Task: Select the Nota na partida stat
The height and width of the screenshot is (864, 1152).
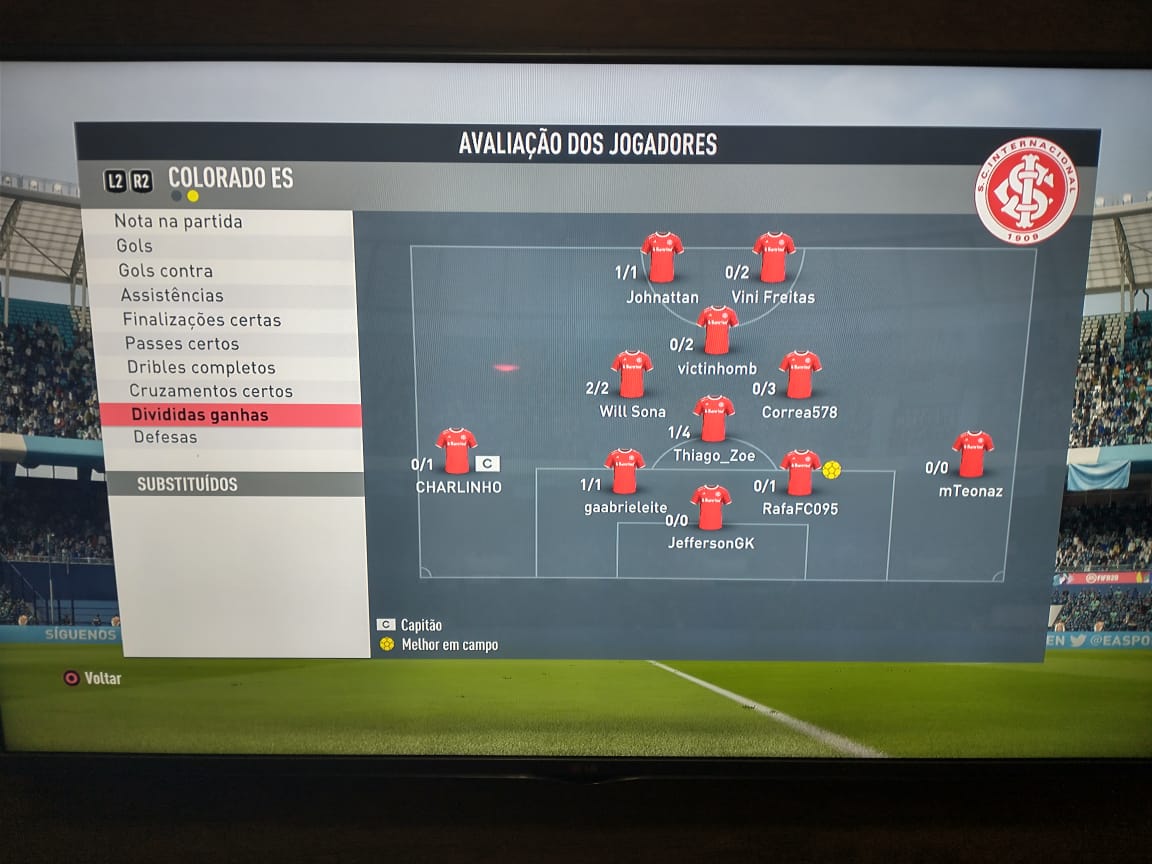Action: click(x=178, y=222)
